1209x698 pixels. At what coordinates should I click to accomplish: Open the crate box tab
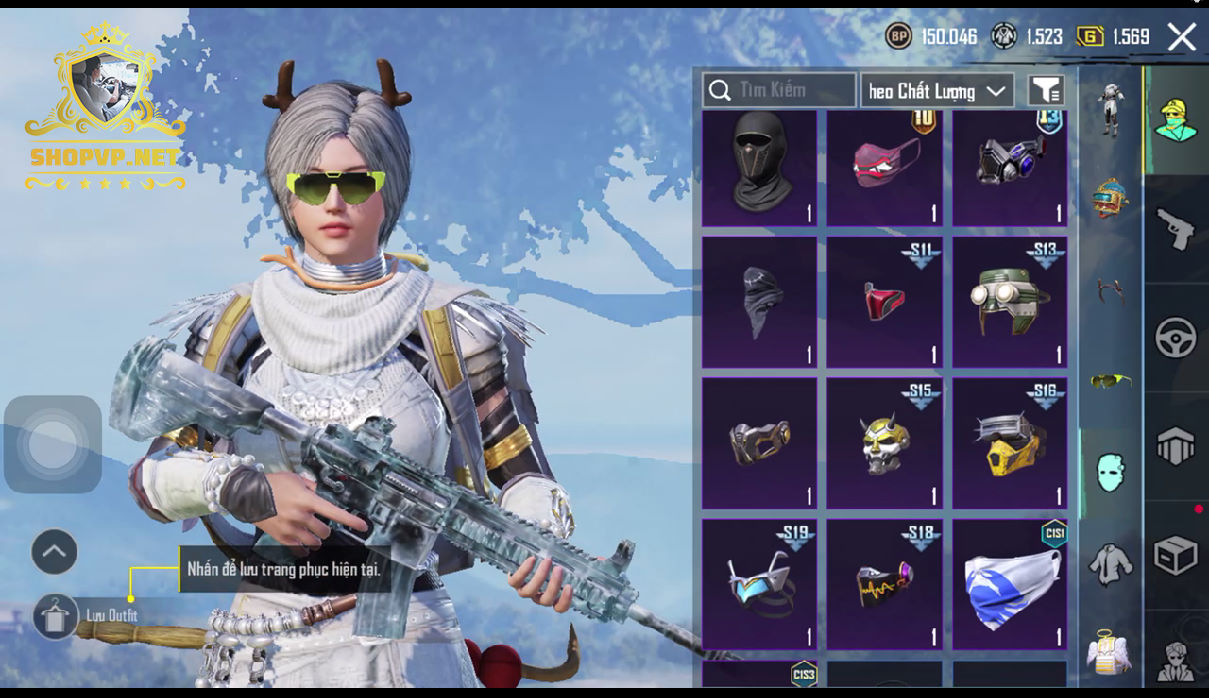(1176, 555)
